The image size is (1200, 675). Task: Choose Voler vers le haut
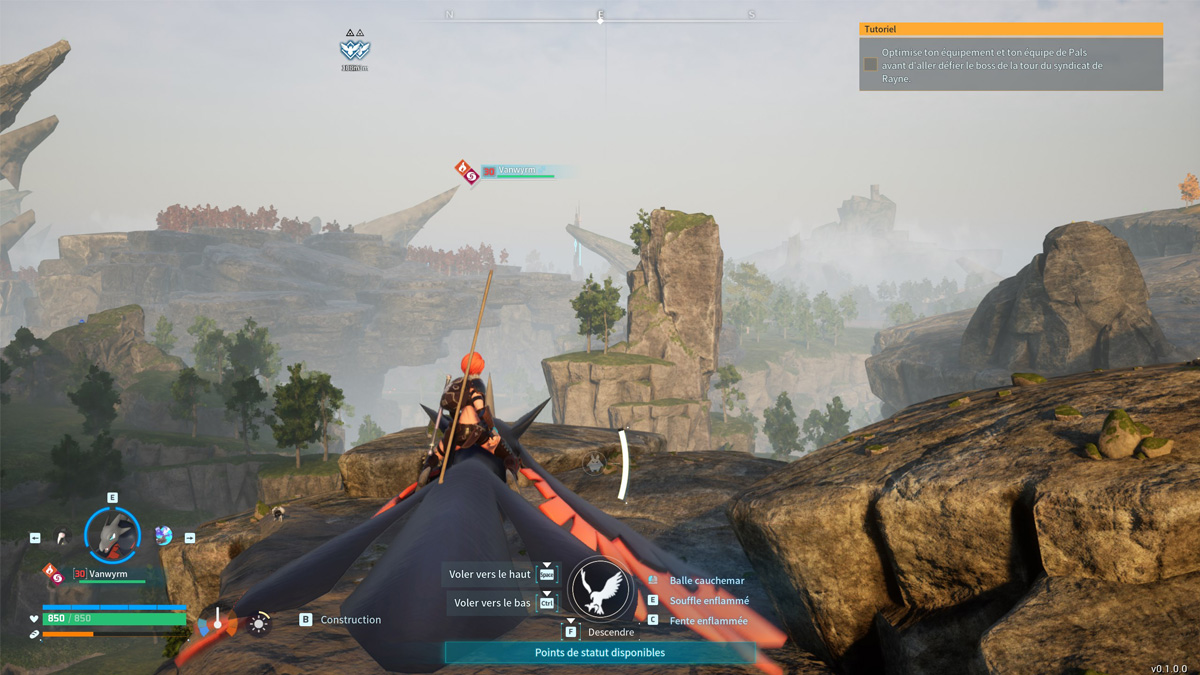click(x=490, y=574)
